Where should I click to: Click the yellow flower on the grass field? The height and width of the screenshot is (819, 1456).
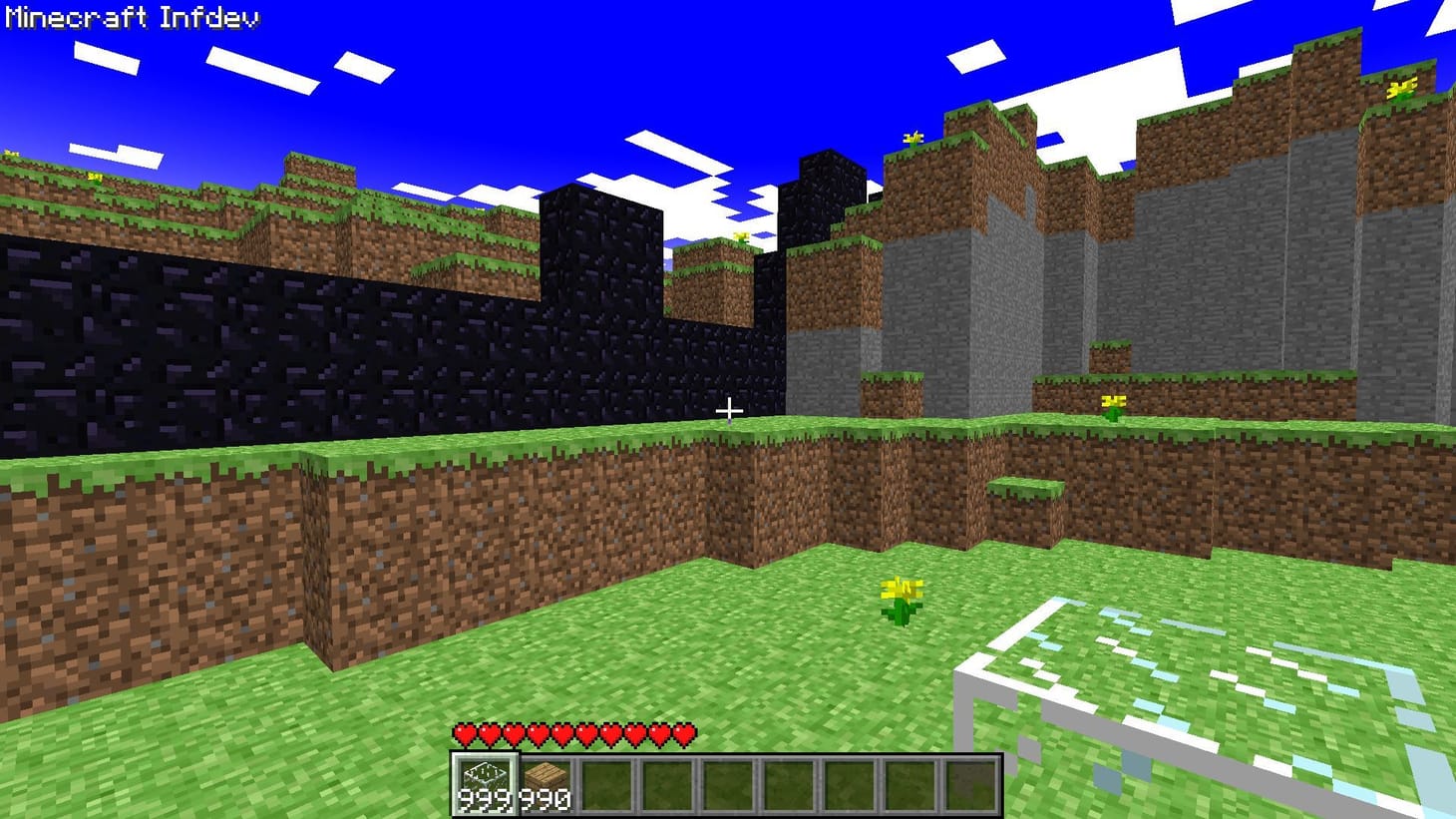[x=901, y=596]
